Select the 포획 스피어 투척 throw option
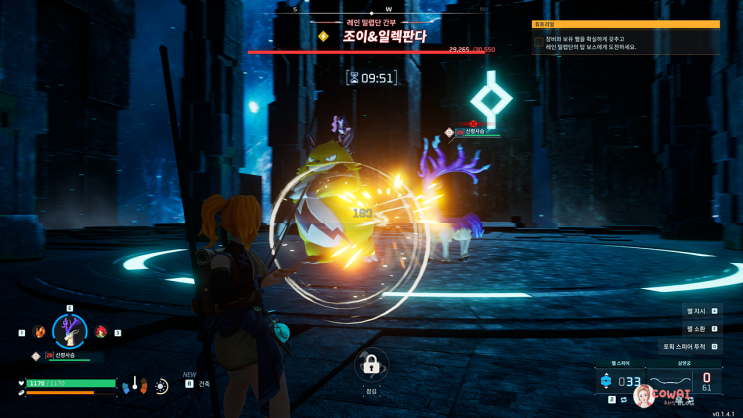743x418 pixels. click(690, 346)
